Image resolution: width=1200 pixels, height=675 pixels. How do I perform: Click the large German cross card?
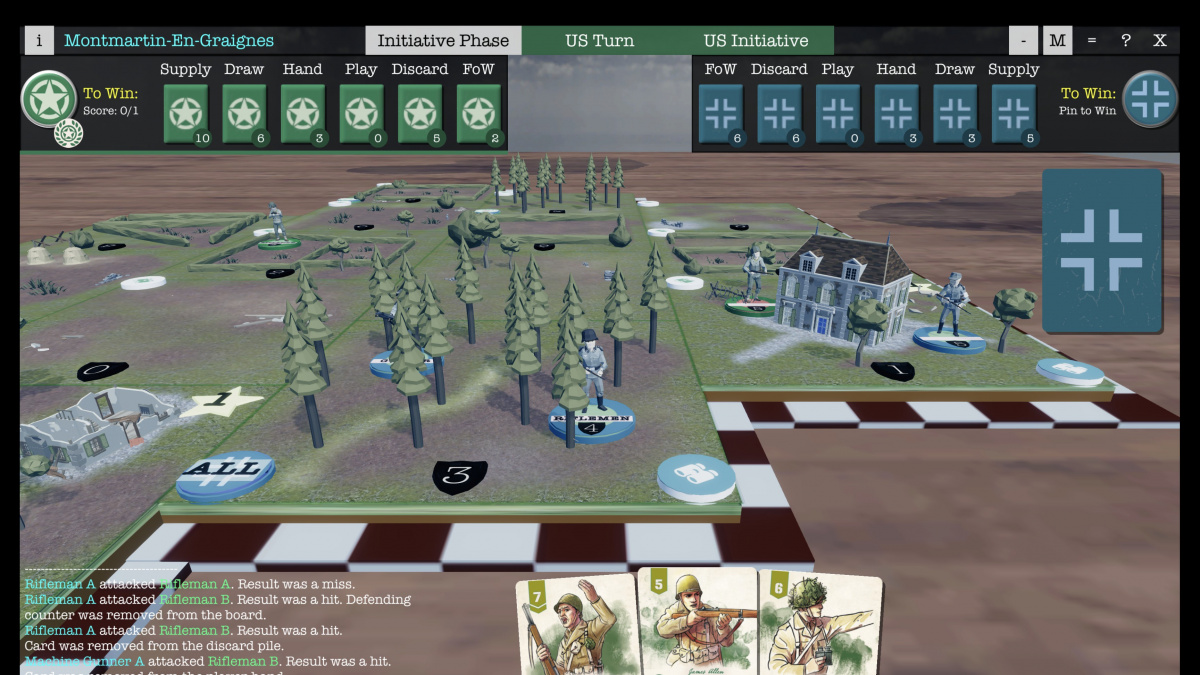[1102, 250]
